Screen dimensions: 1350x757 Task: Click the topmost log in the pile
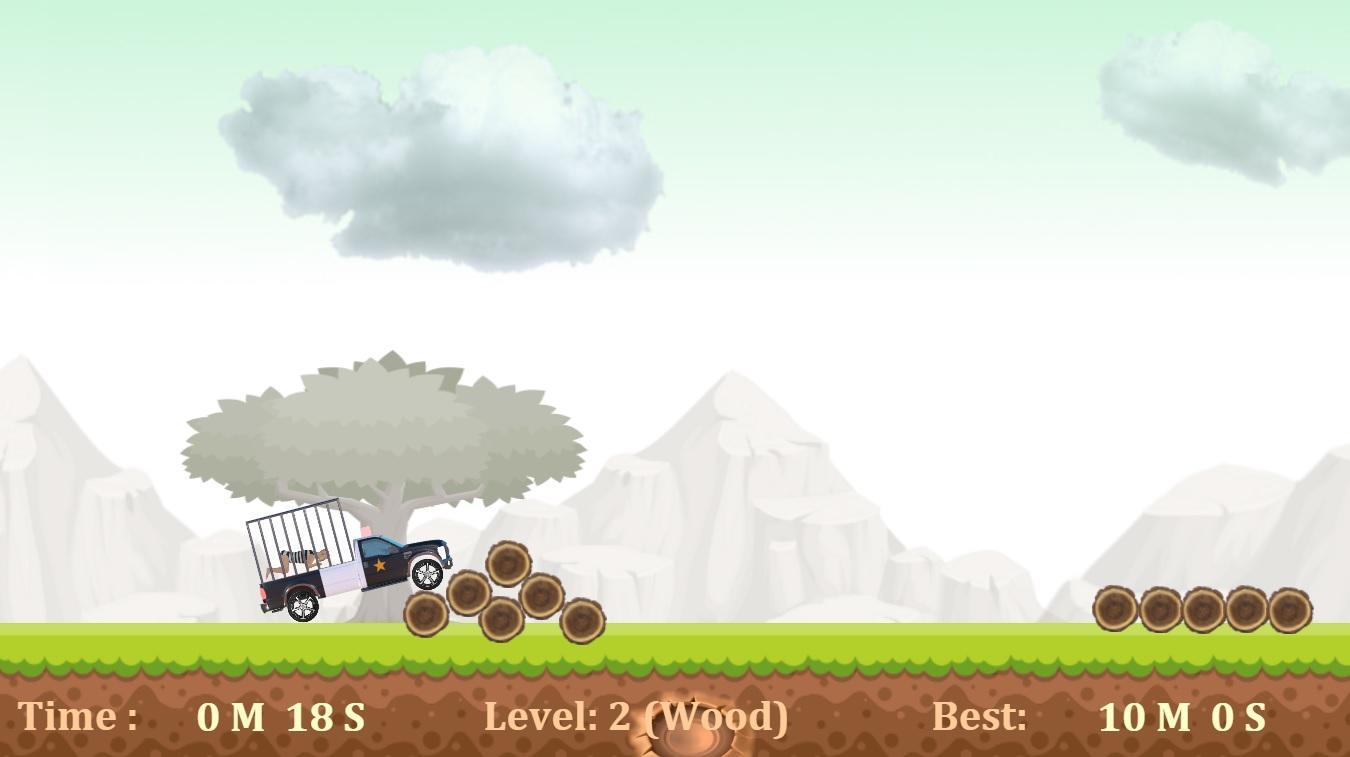(x=508, y=565)
